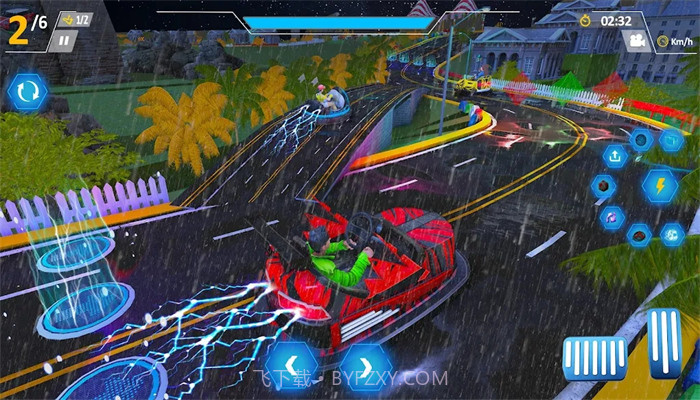Viewport: 700px width, 400px height.
Task: Pause the race
Action: (x=63, y=41)
